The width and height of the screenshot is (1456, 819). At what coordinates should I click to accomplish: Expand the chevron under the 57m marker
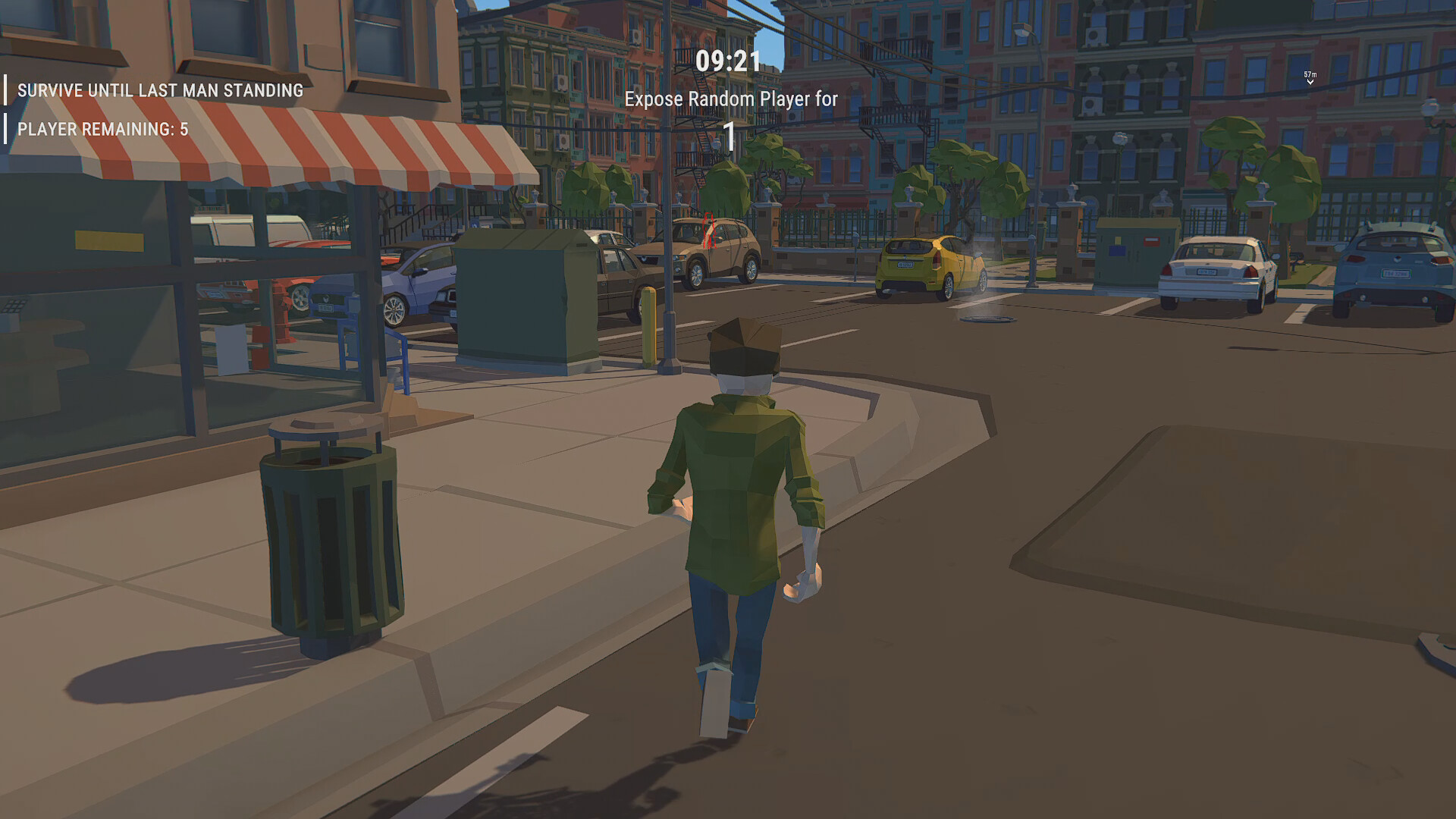click(1310, 82)
